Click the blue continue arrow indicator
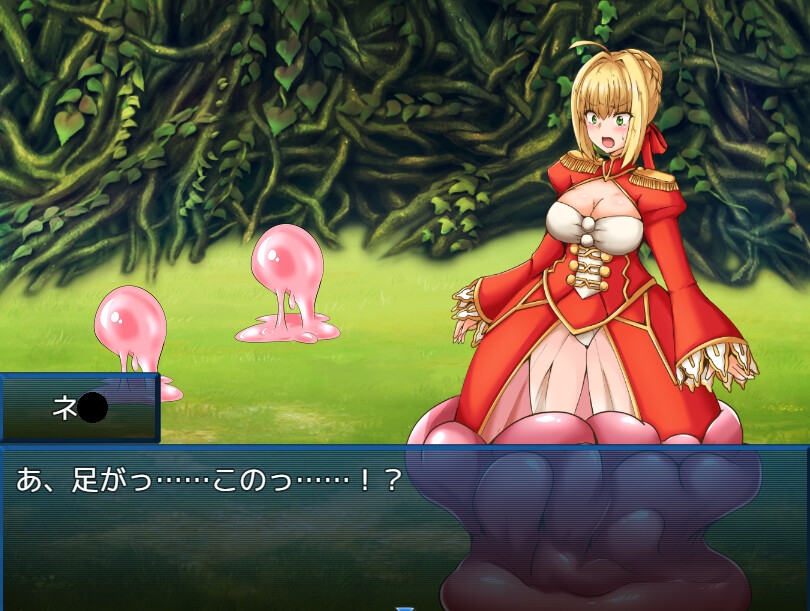Image resolution: width=810 pixels, height=611 pixels. pos(404,606)
